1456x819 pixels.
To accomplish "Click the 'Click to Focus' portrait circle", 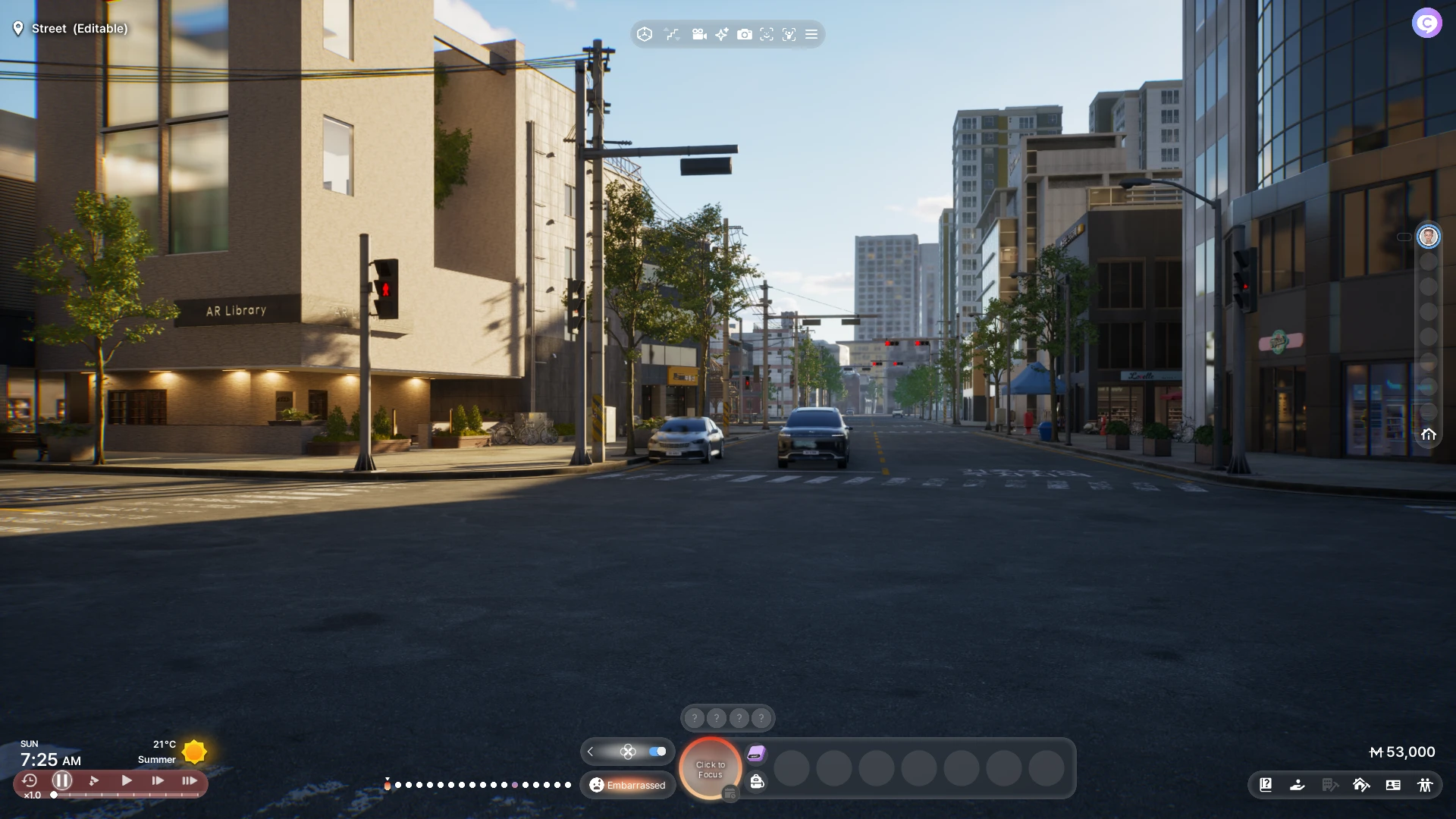I will pos(711,769).
